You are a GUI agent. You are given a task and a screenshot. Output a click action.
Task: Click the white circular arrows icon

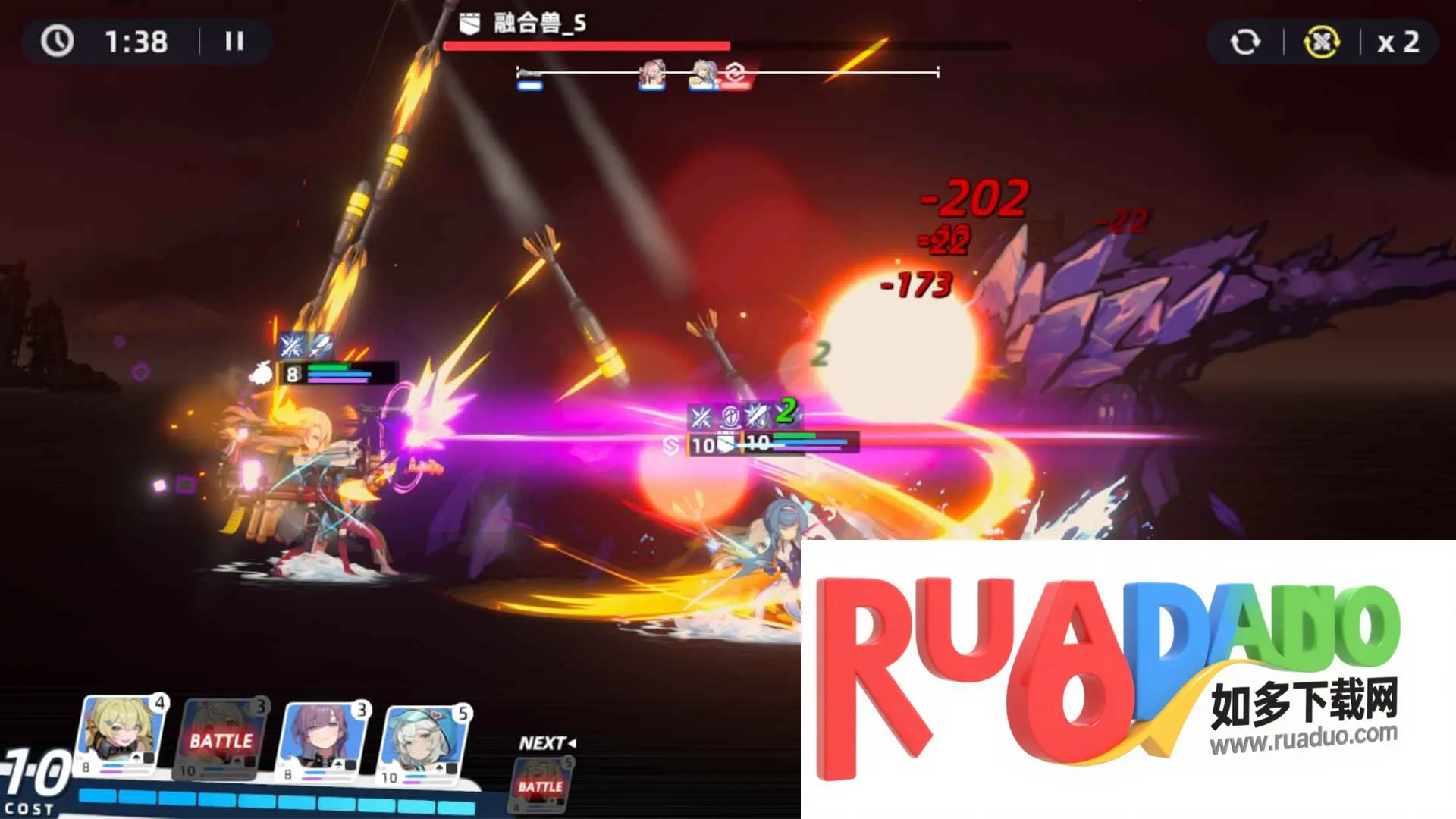pyautogui.click(x=1244, y=42)
